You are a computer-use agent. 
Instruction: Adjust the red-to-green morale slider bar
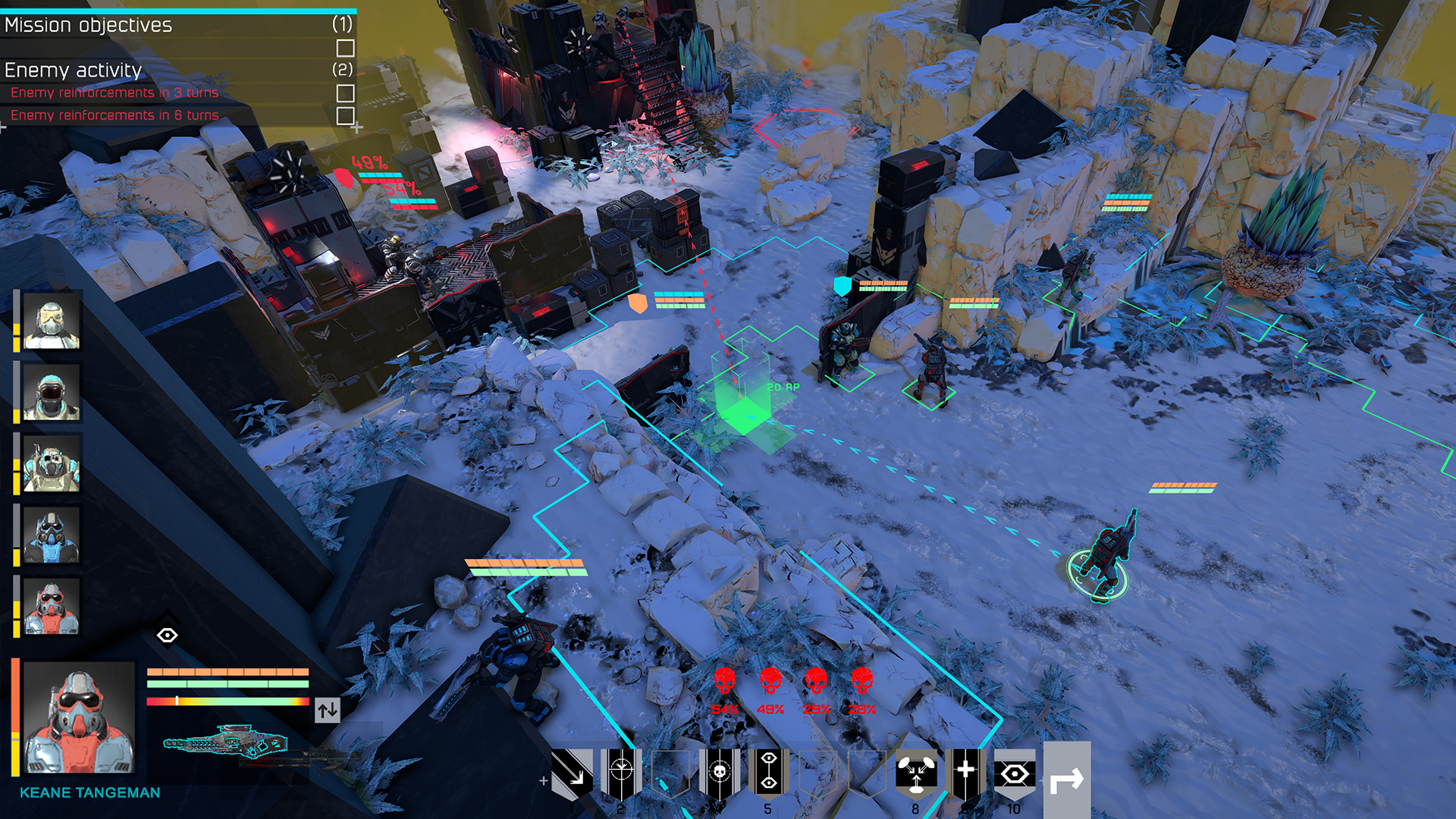[227, 701]
